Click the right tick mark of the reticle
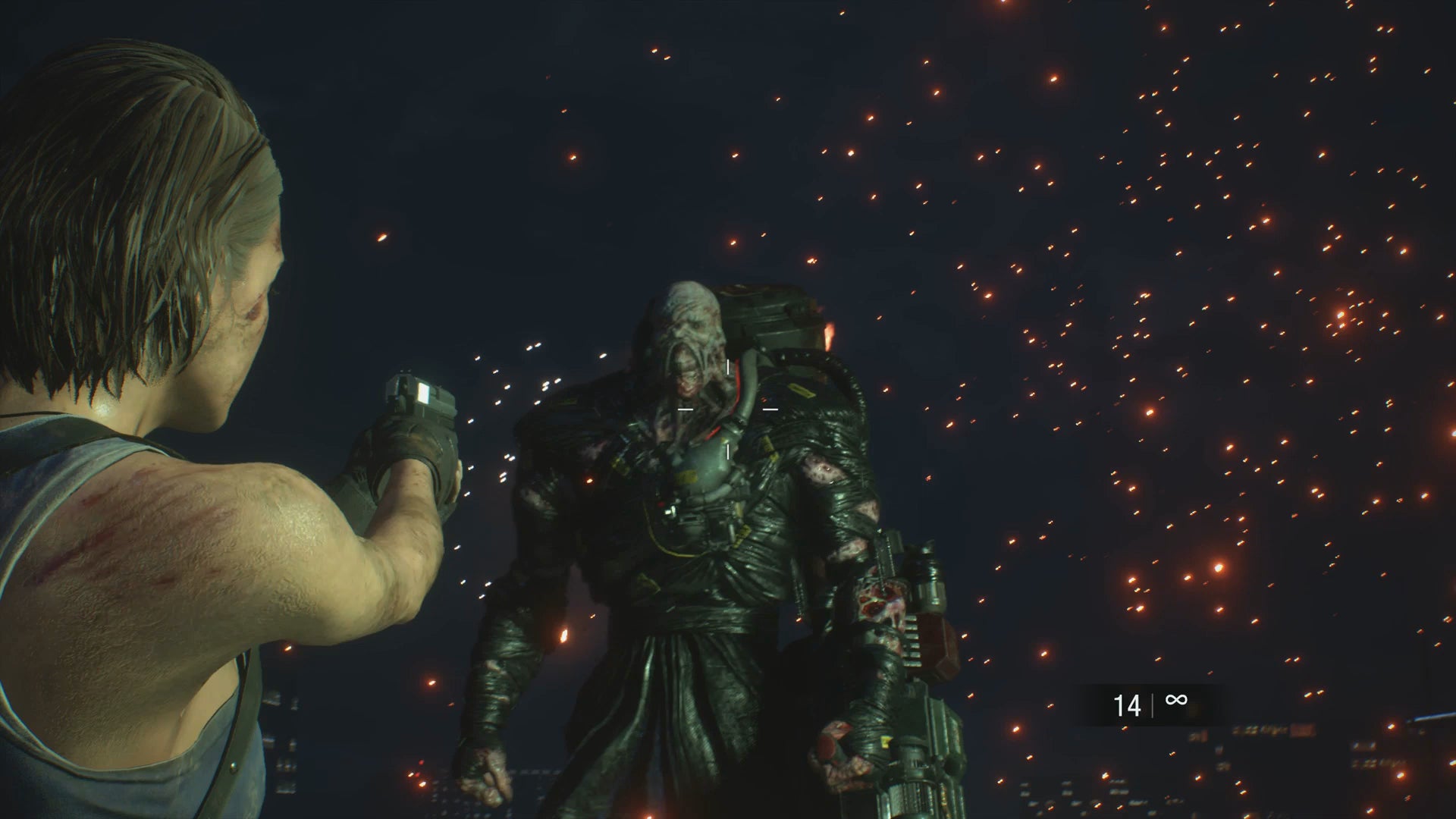Image resolution: width=1456 pixels, height=819 pixels. (x=771, y=409)
